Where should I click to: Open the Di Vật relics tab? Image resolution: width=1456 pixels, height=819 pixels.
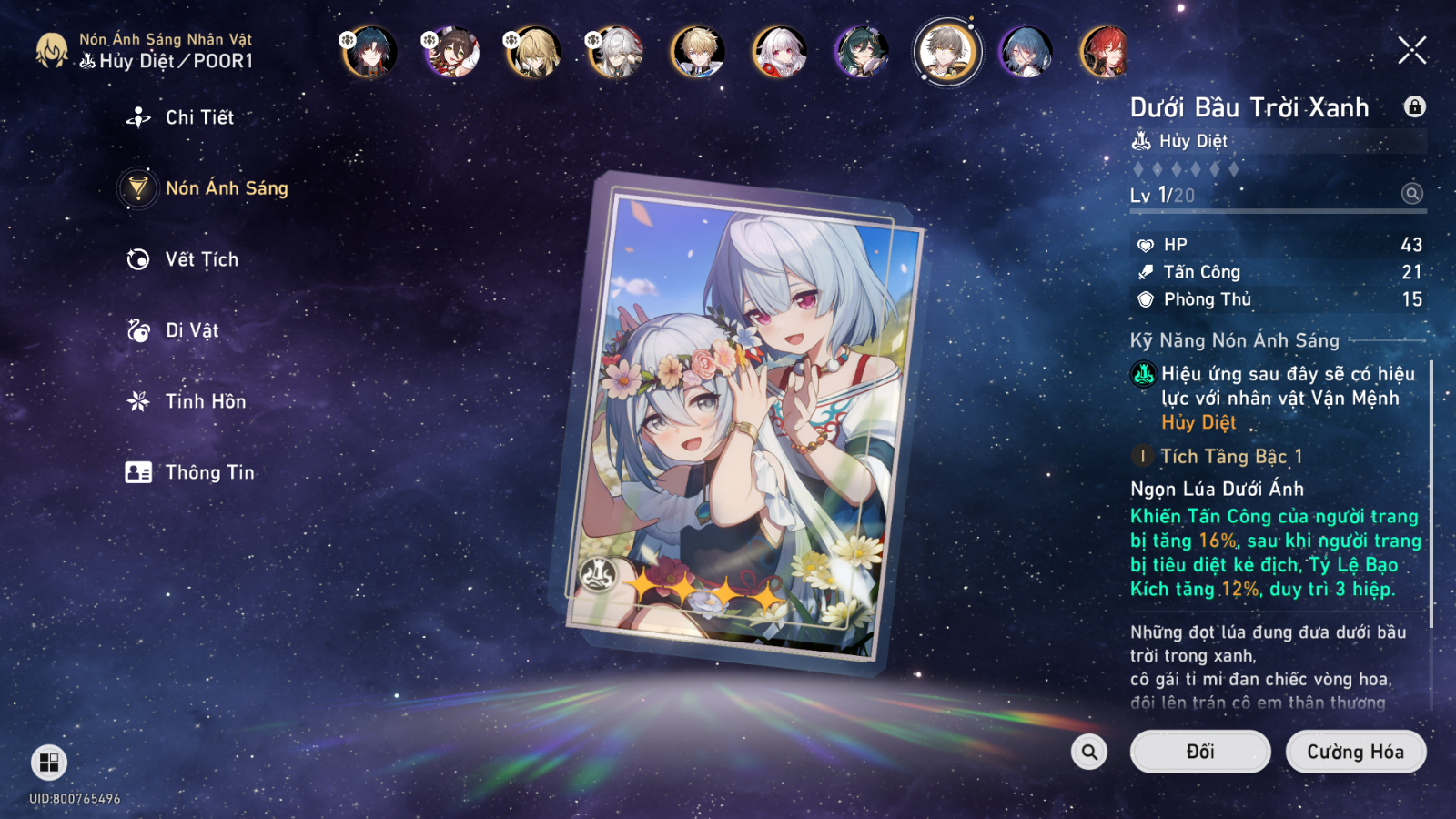click(191, 330)
